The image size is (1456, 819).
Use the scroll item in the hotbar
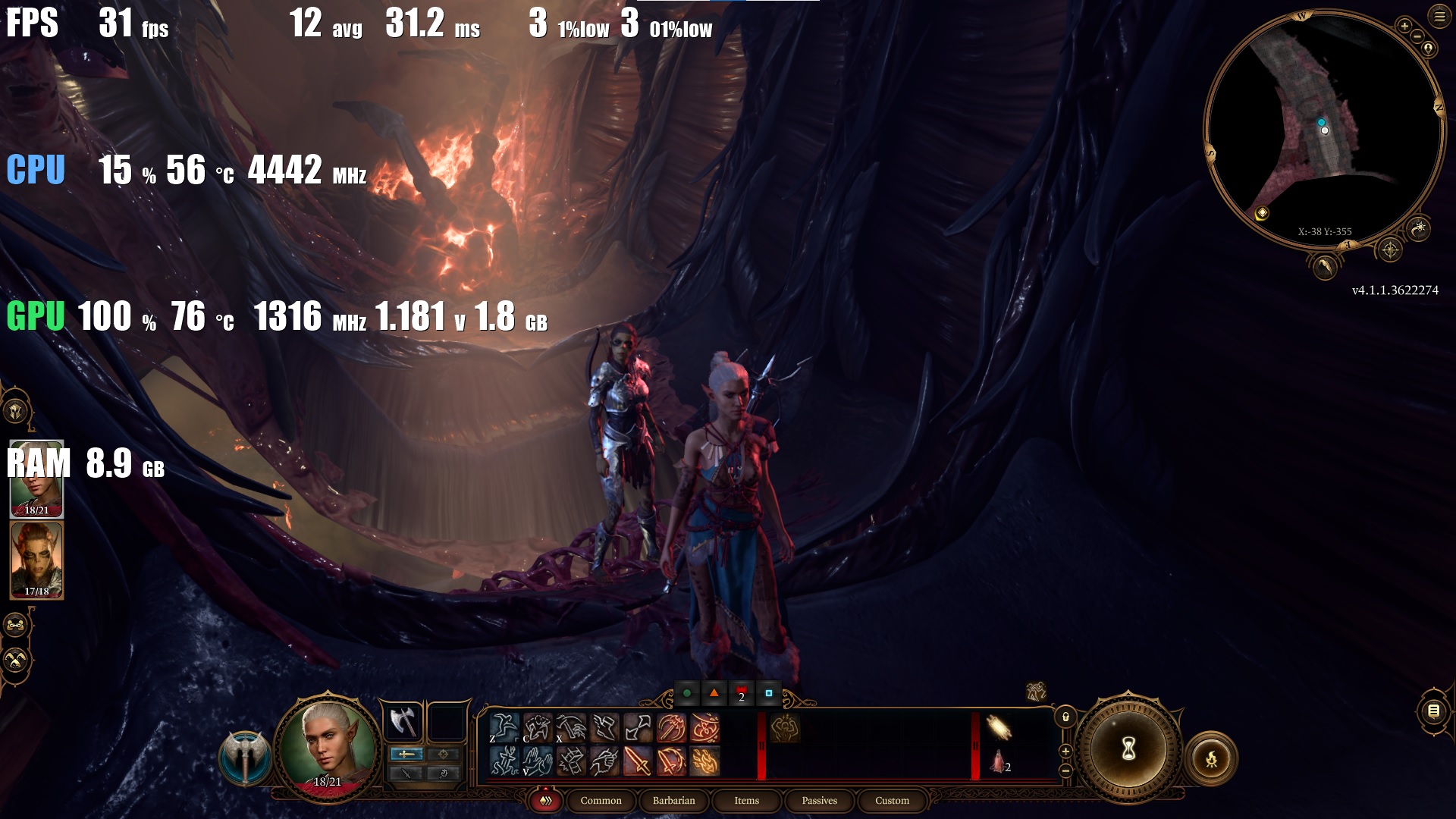[999, 728]
